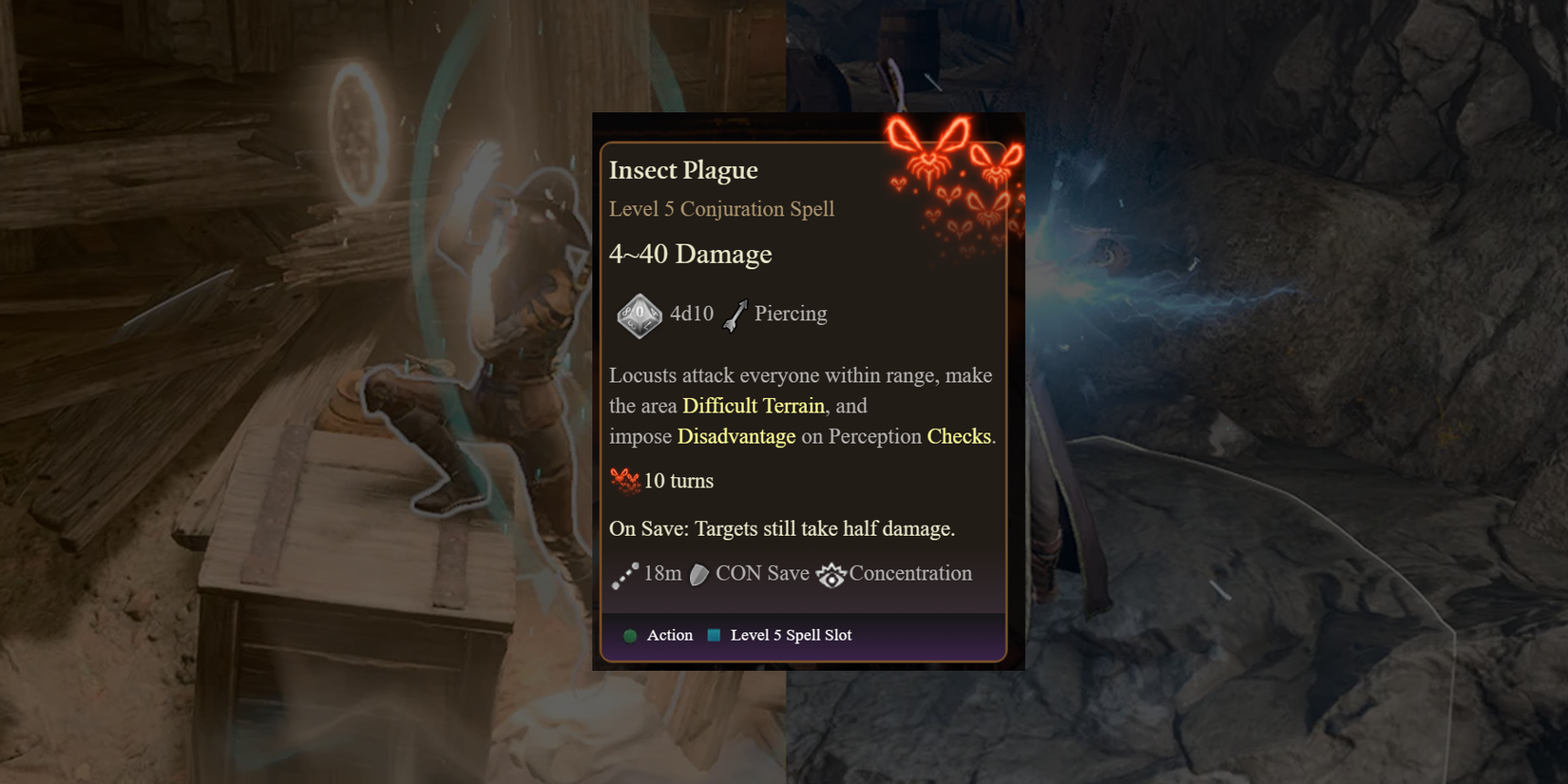Image resolution: width=1568 pixels, height=784 pixels.
Task: Click the 10 turns duration label
Action: pos(677,481)
